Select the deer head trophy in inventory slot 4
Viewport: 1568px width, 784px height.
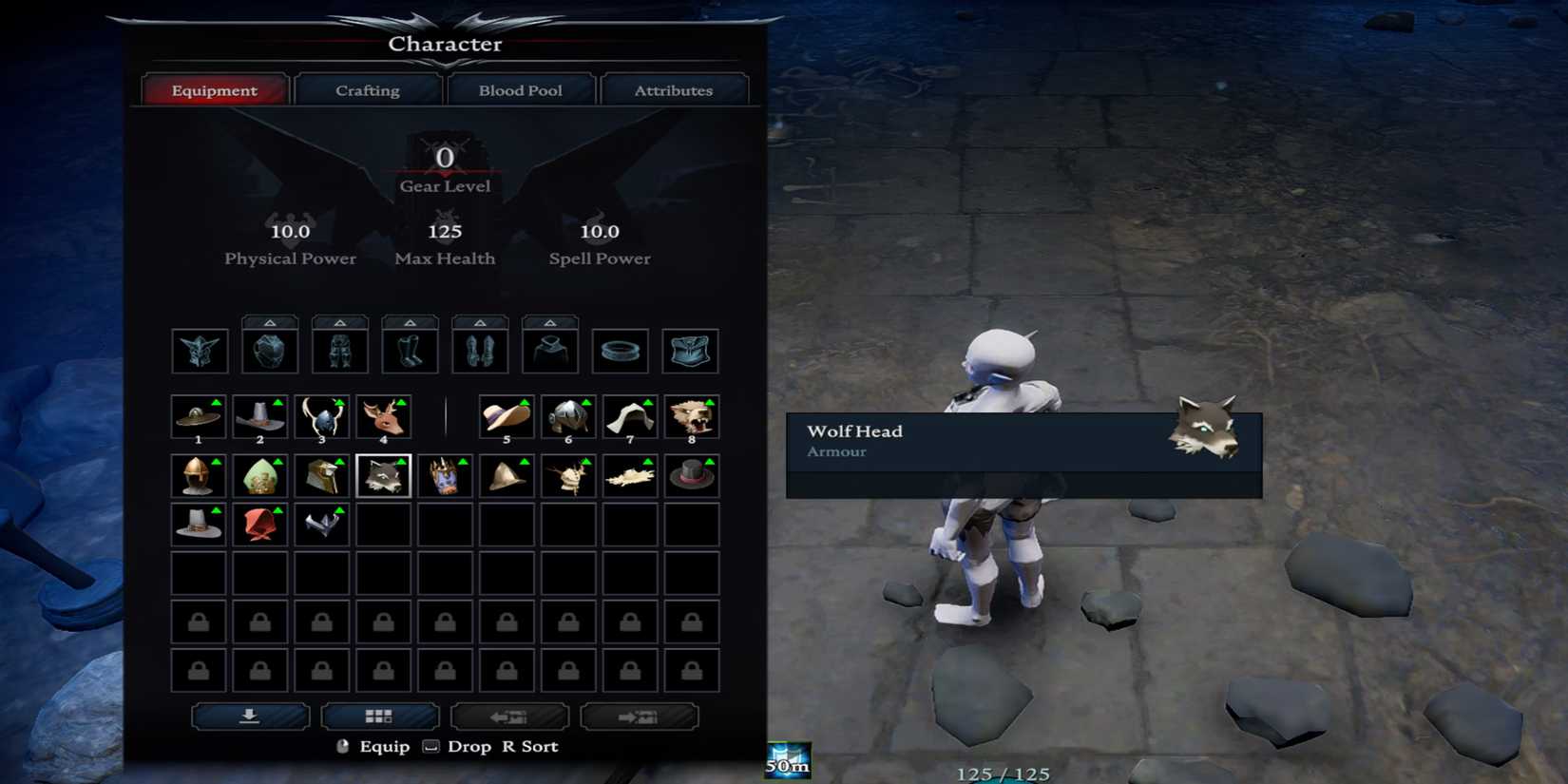pyautogui.click(x=384, y=418)
